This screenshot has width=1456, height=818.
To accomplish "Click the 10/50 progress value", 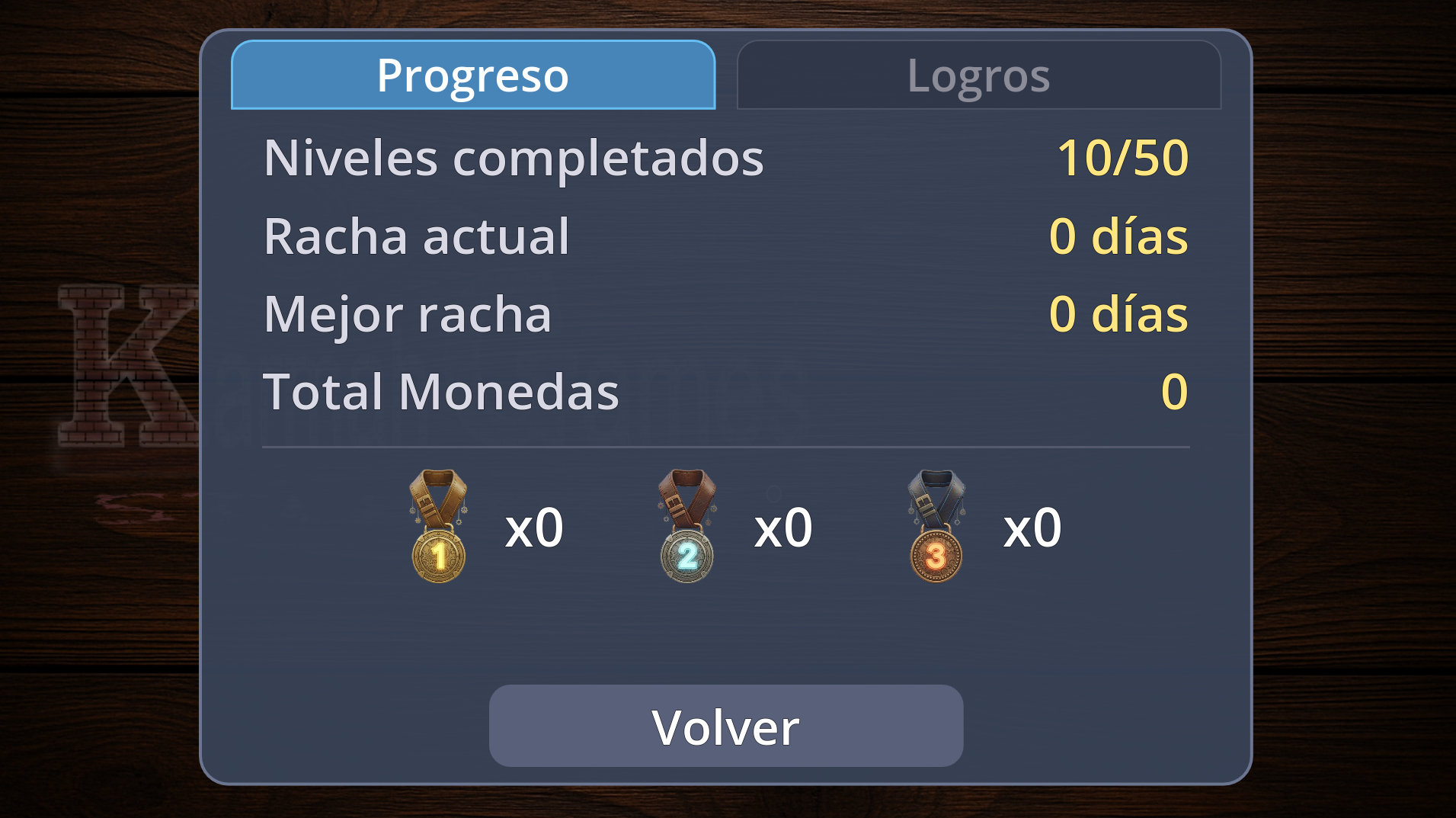I will click(1122, 159).
